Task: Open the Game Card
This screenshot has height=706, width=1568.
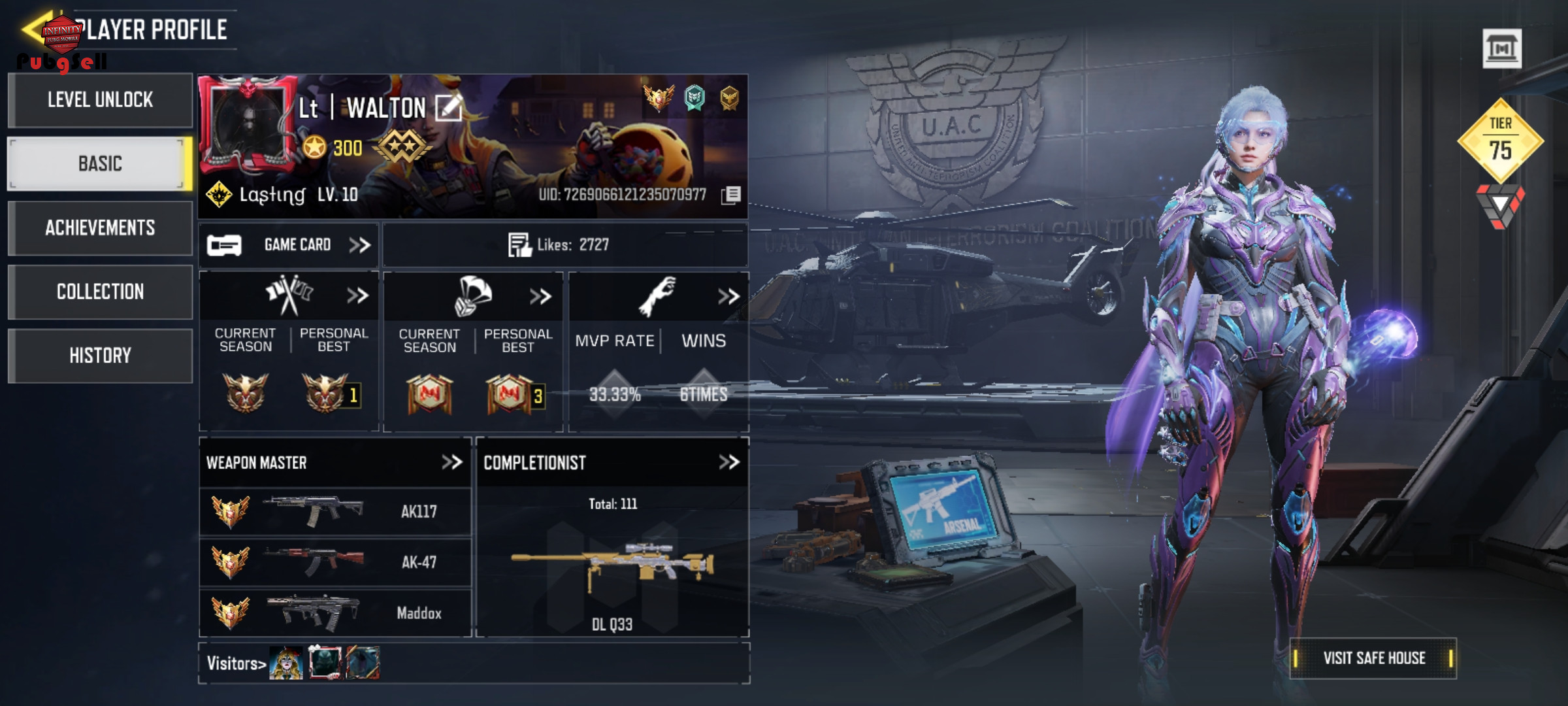Action: click(289, 245)
